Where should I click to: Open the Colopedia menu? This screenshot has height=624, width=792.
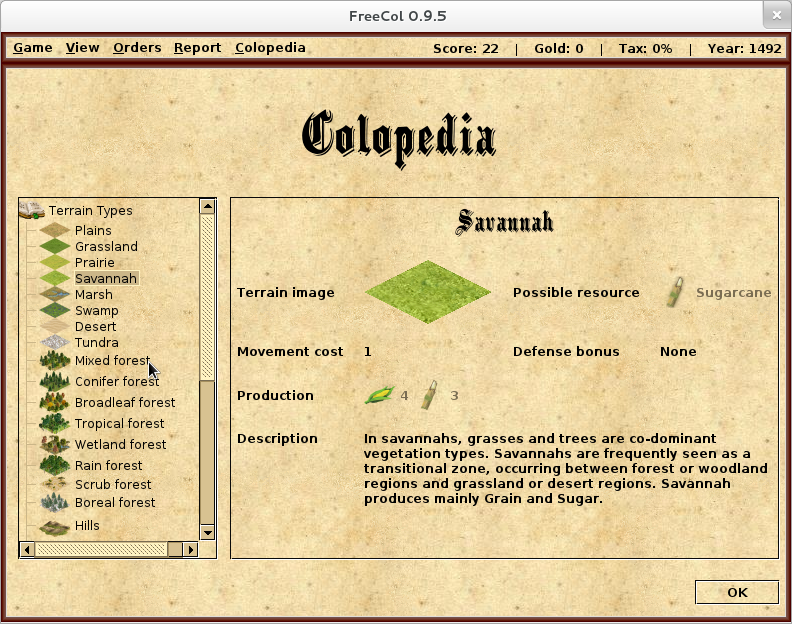pyautogui.click(x=270, y=48)
